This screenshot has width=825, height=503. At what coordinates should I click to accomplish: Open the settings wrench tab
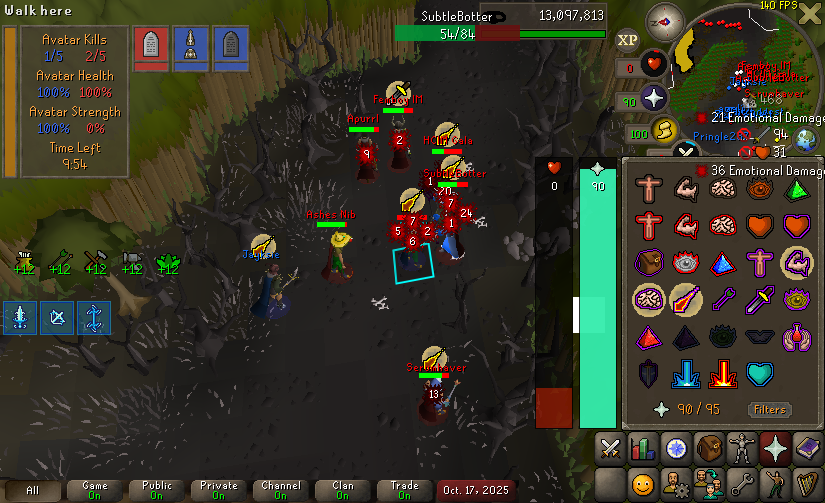point(742,484)
